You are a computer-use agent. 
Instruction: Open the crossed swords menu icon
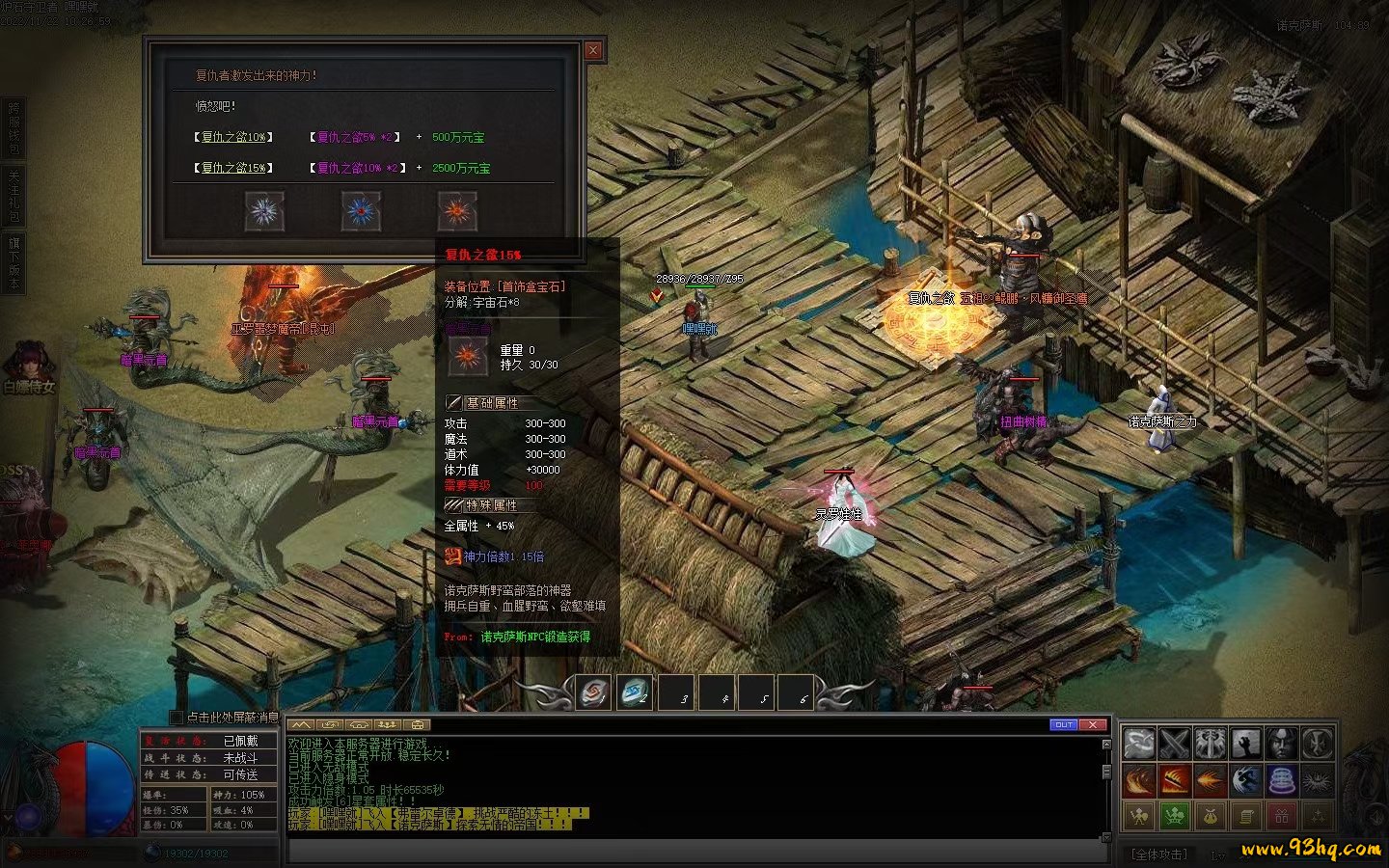[1174, 744]
